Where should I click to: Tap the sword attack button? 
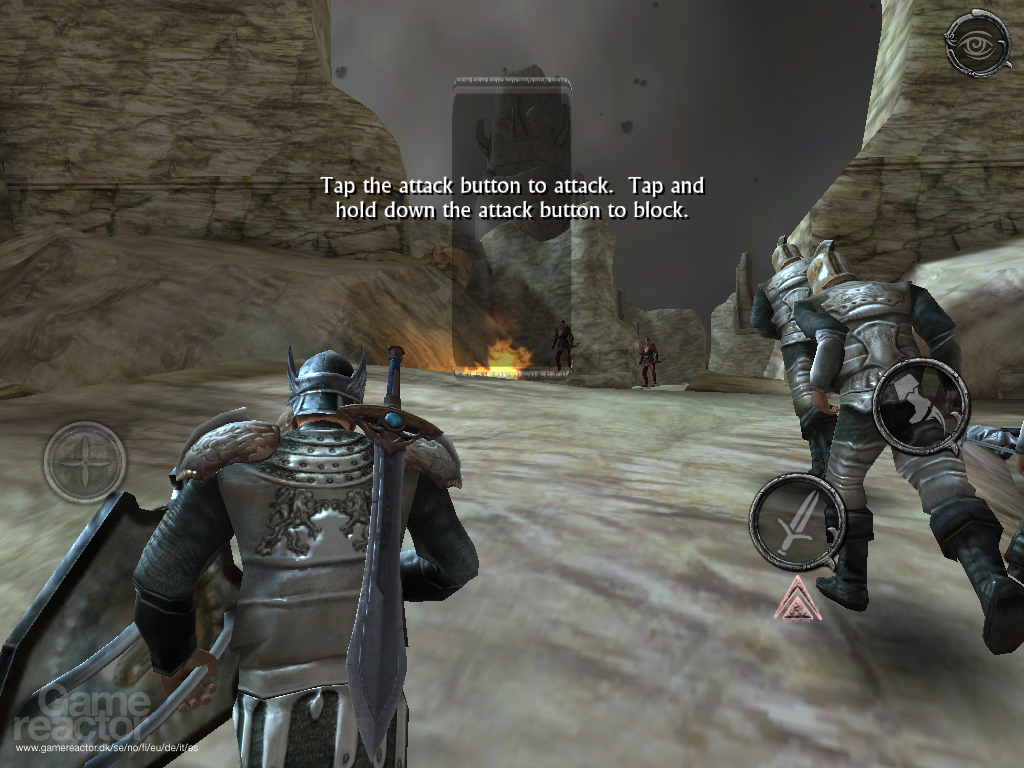point(797,521)
